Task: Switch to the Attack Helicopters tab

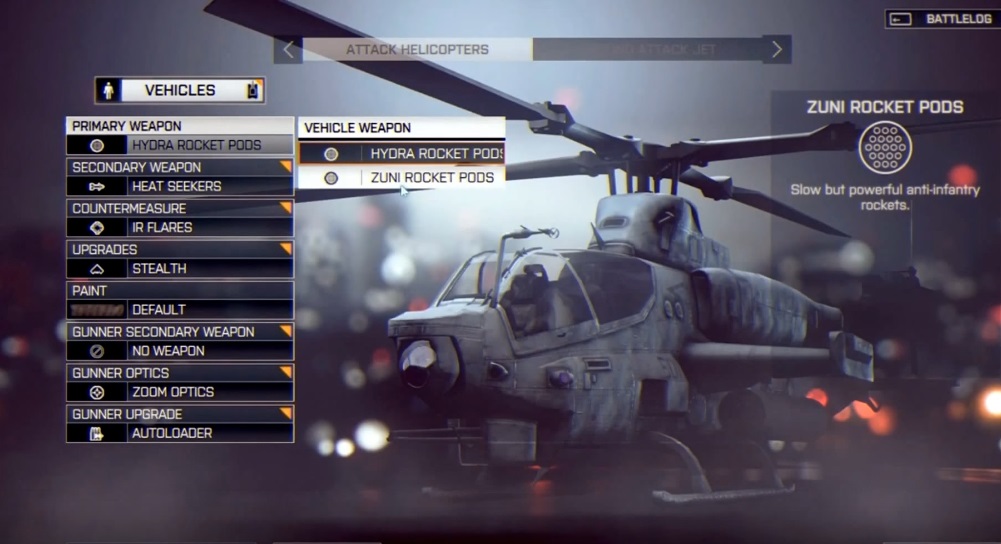Action: click(417, 49)
